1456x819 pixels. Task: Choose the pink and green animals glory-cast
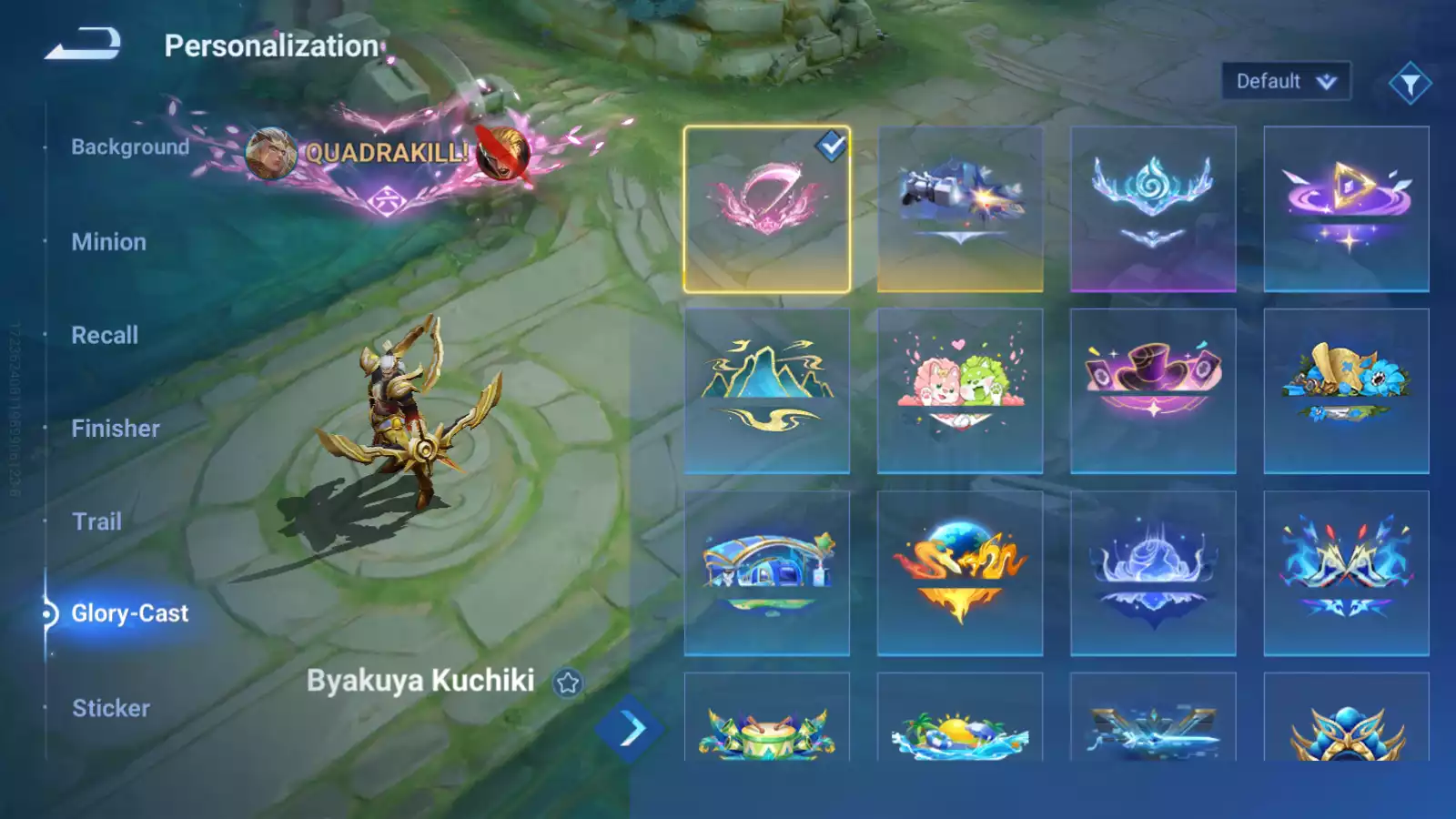tap(960, 391)
